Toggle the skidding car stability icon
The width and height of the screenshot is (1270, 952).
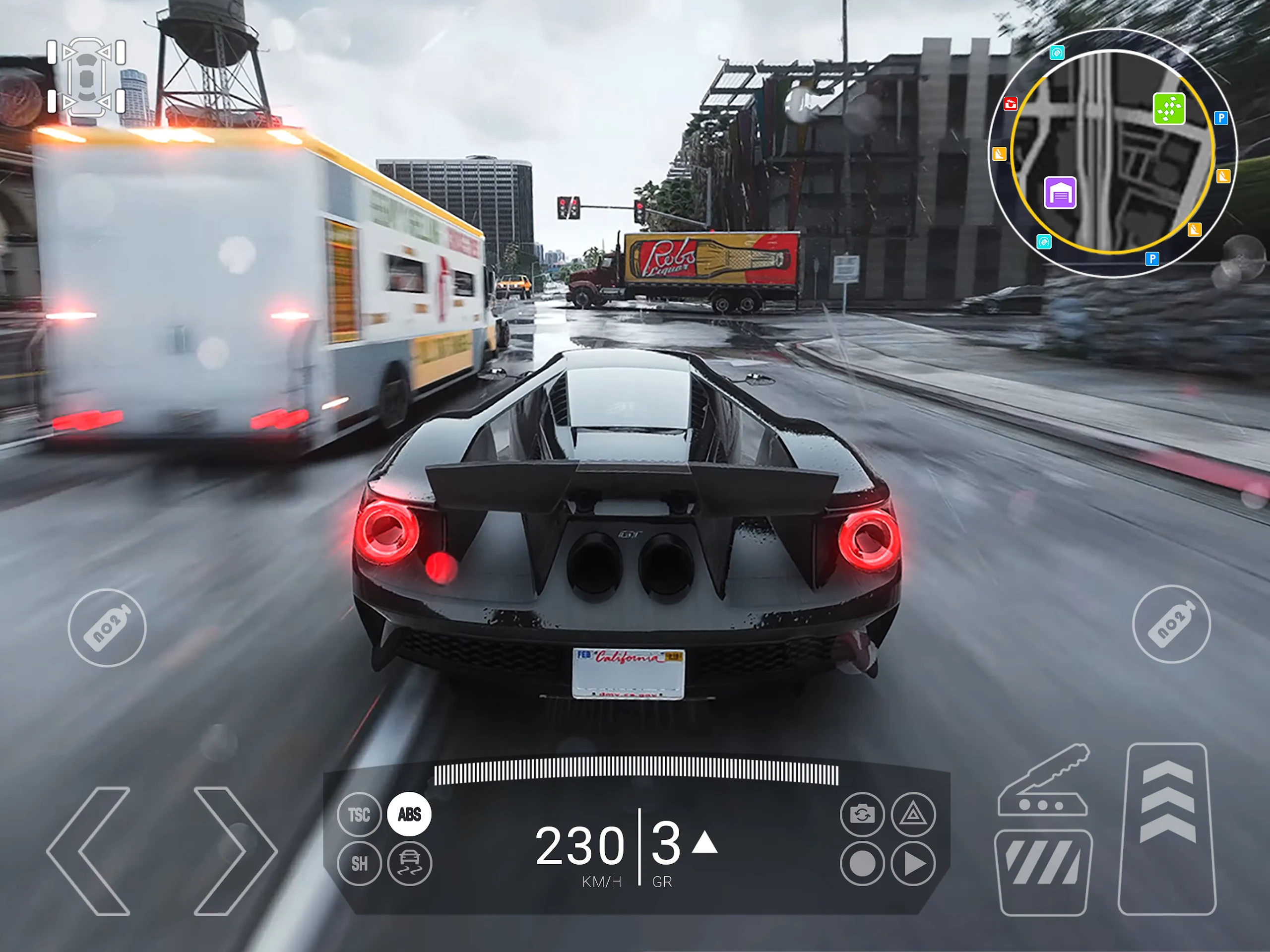[x=409, y=863]
